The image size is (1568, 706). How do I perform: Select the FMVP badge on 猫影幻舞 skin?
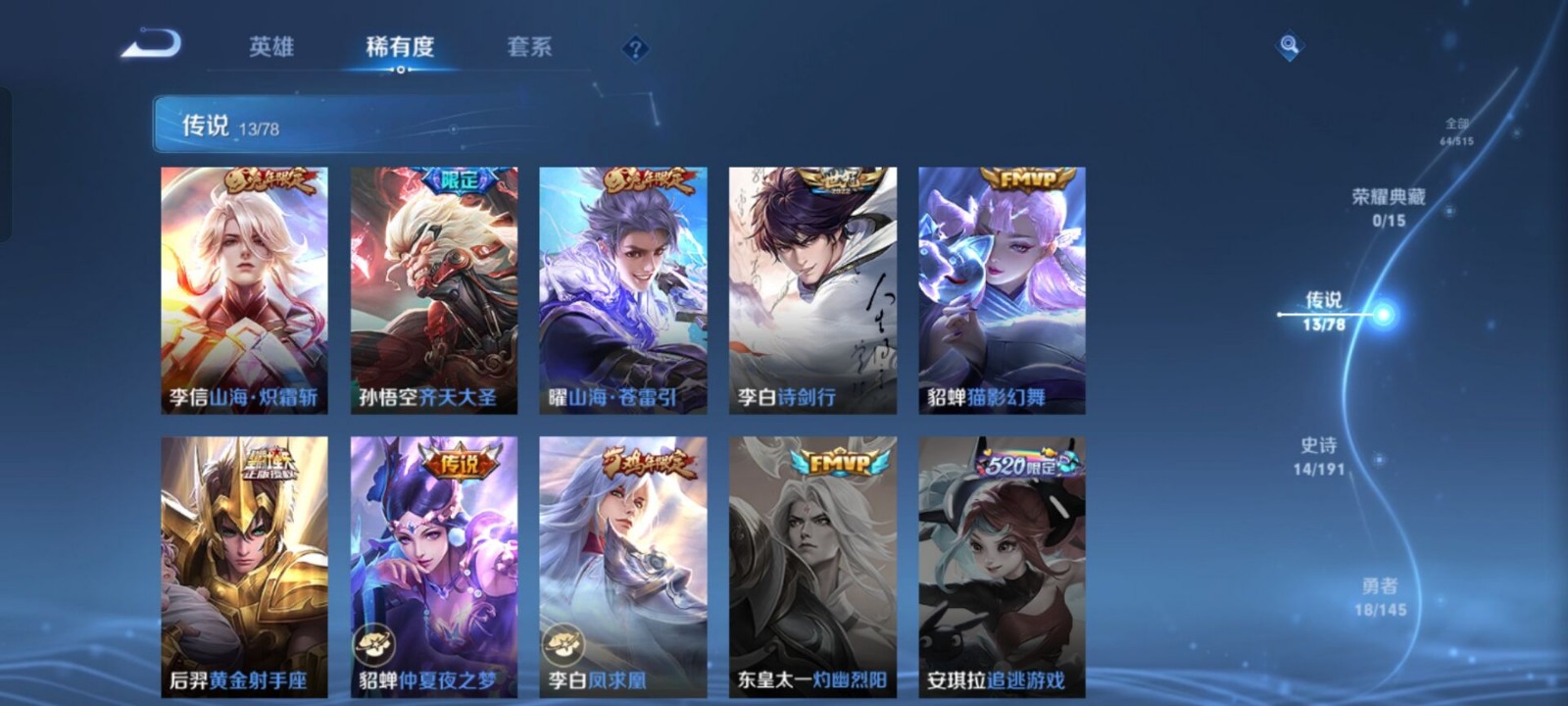[1027, 177]
